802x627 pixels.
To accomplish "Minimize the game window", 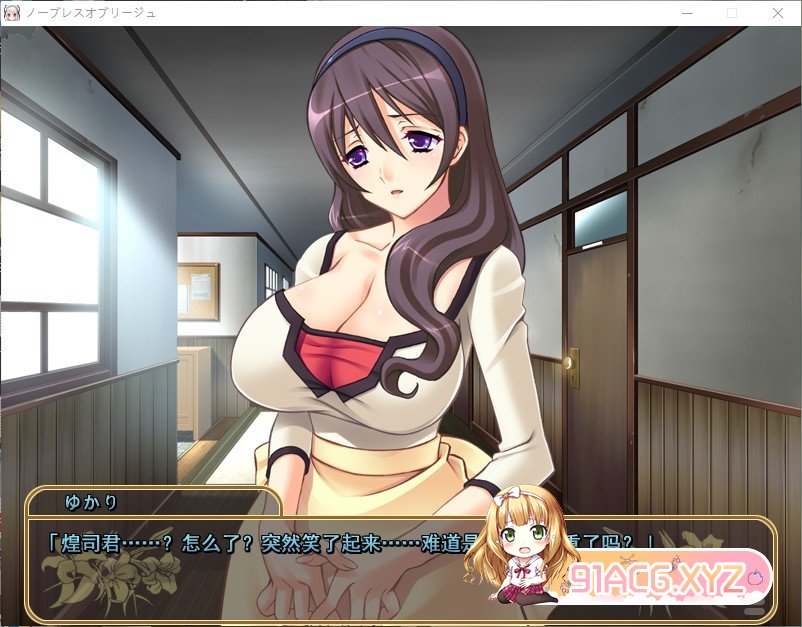I will click(686, 13).
